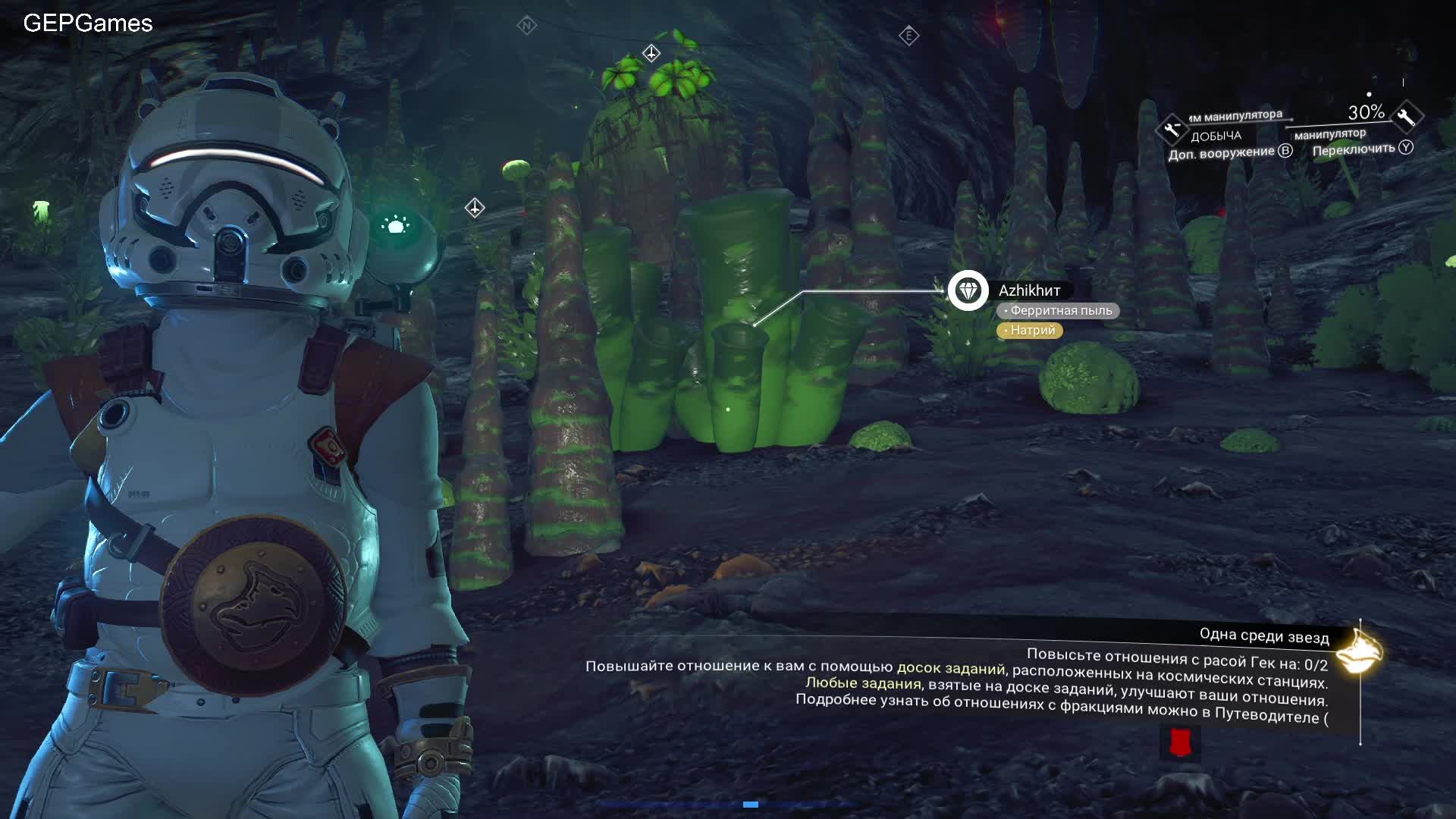Select the Ферритная пыль resource tag

point(1058,311)
